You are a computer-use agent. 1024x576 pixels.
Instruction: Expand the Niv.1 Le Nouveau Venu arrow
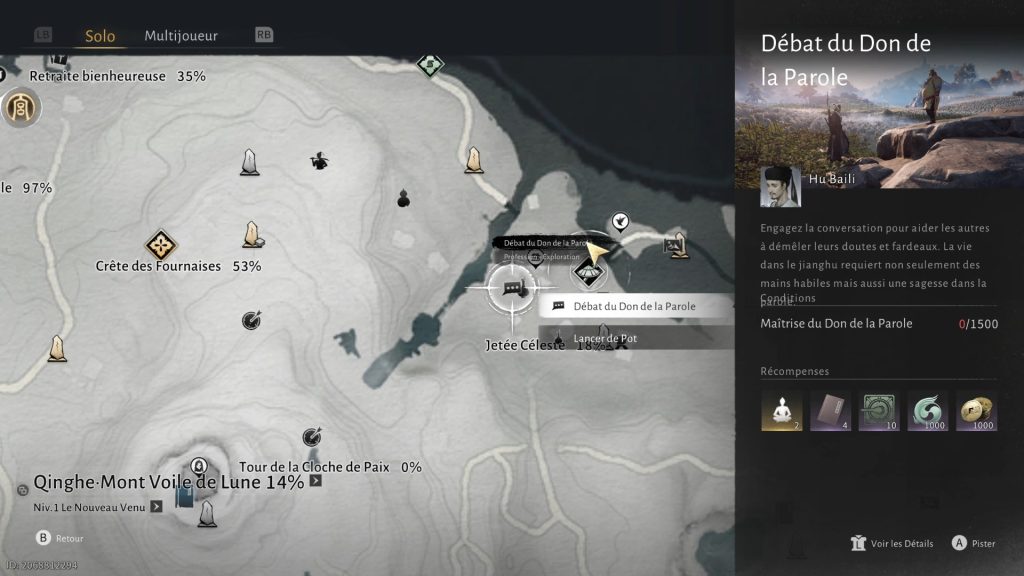pos(156,507)
